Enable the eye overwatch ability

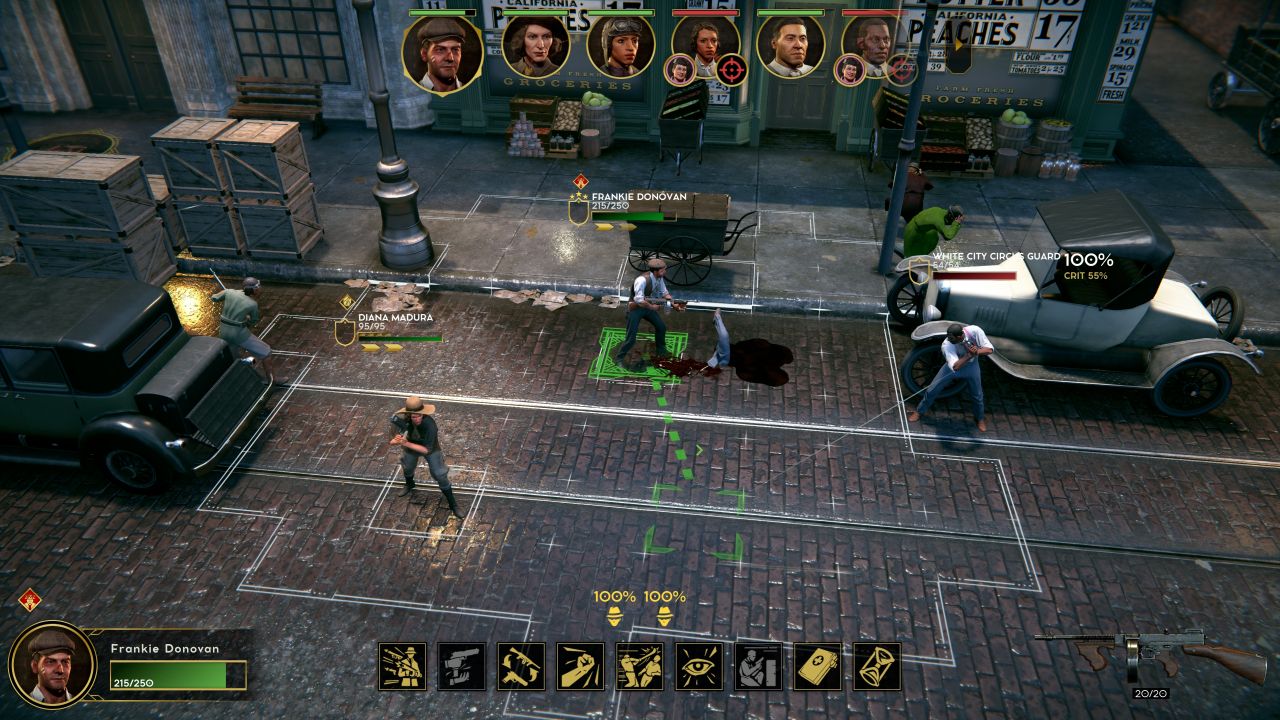point(699,666)
